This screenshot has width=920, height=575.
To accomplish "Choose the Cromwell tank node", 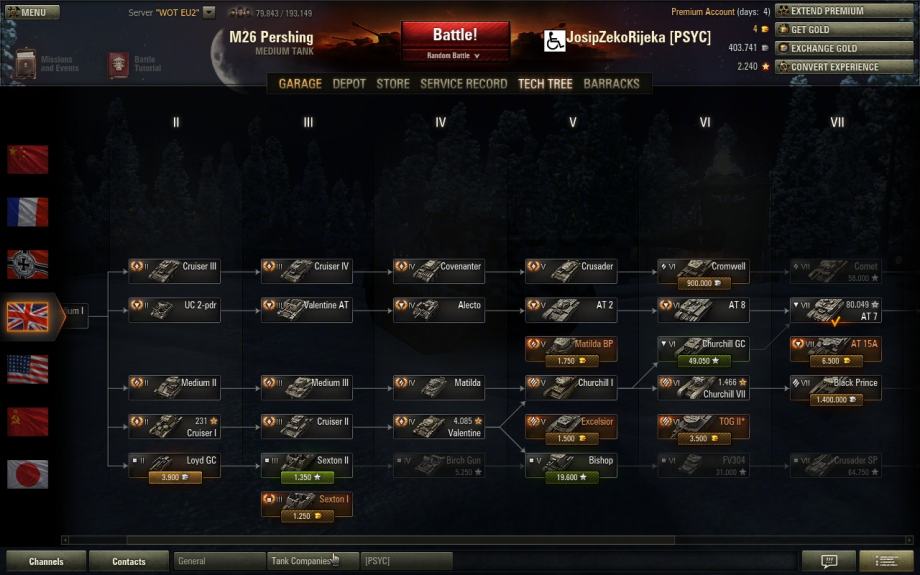I will point(703,267).
